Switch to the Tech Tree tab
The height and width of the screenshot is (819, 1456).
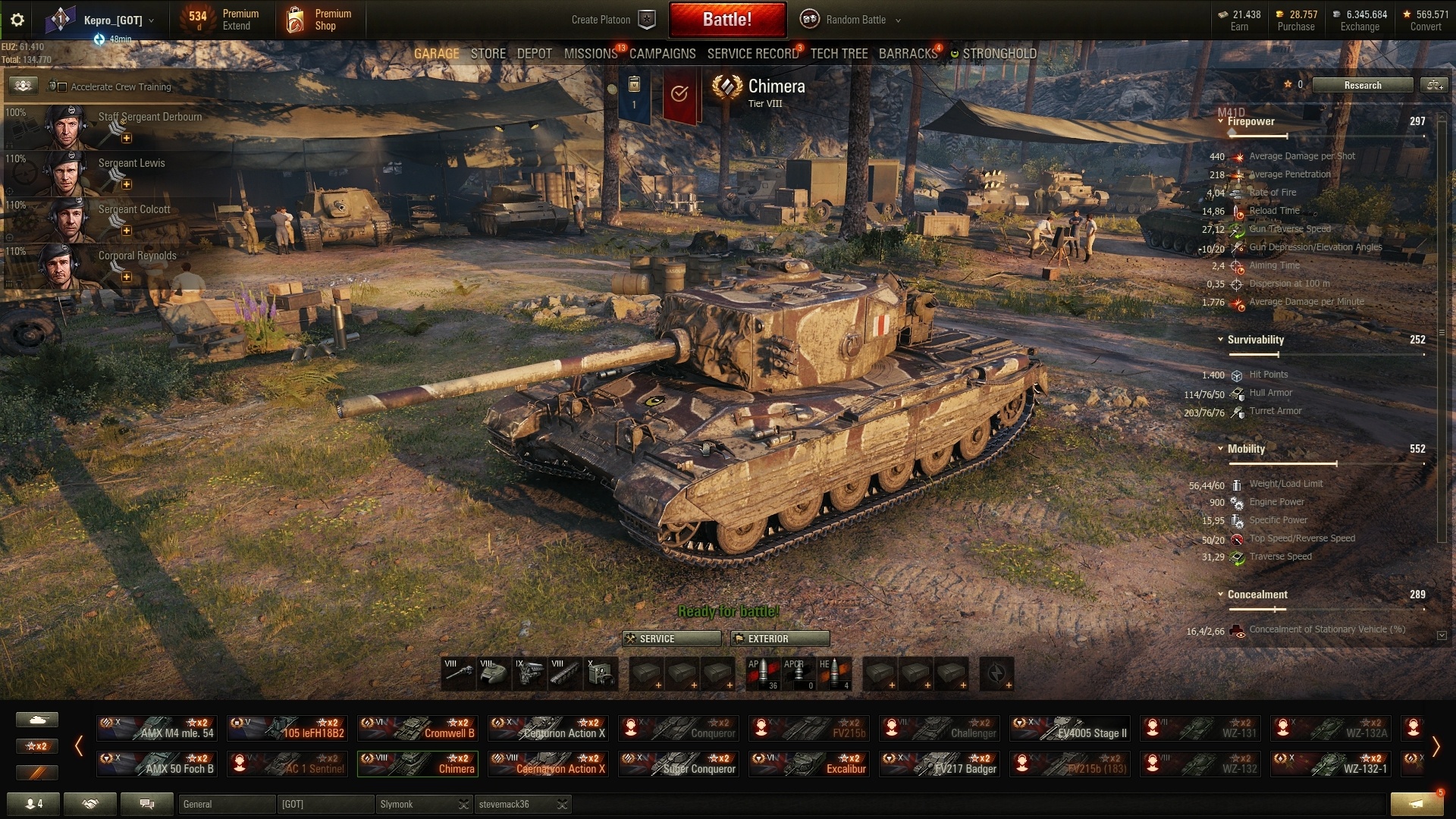click(x=838, y=54)
